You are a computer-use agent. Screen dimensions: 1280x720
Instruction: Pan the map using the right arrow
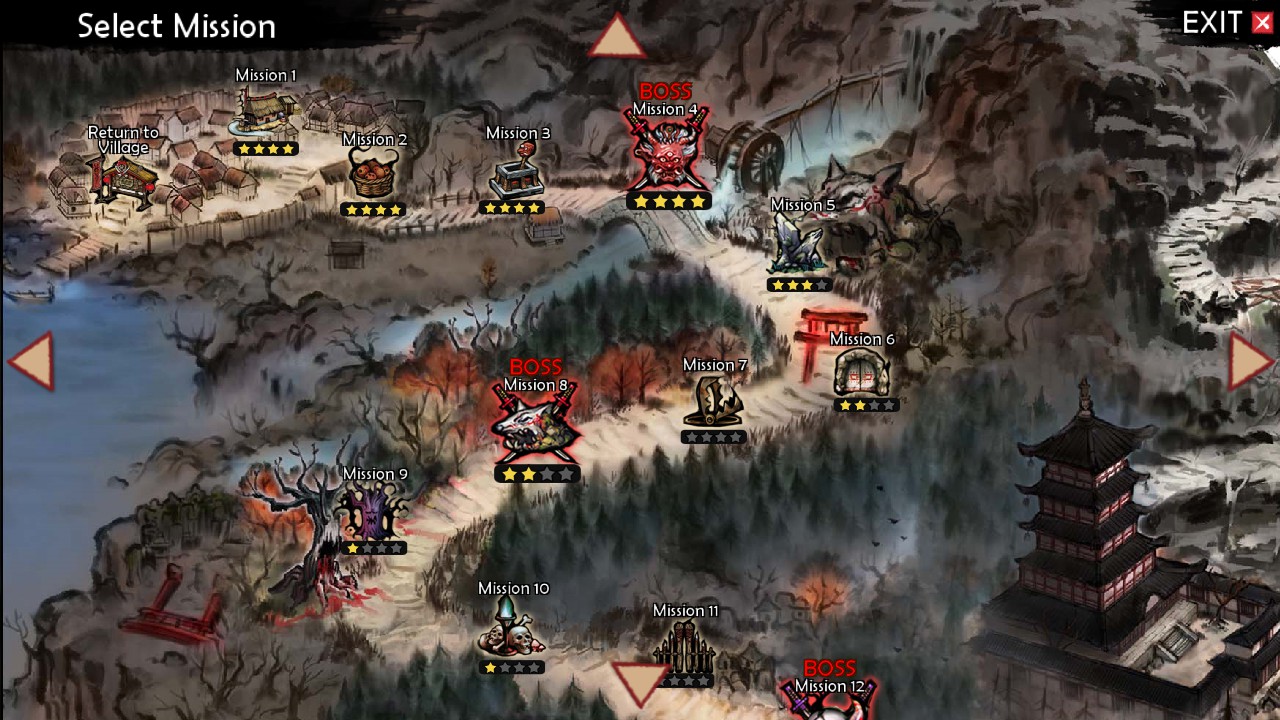[x=1249, y=360]
